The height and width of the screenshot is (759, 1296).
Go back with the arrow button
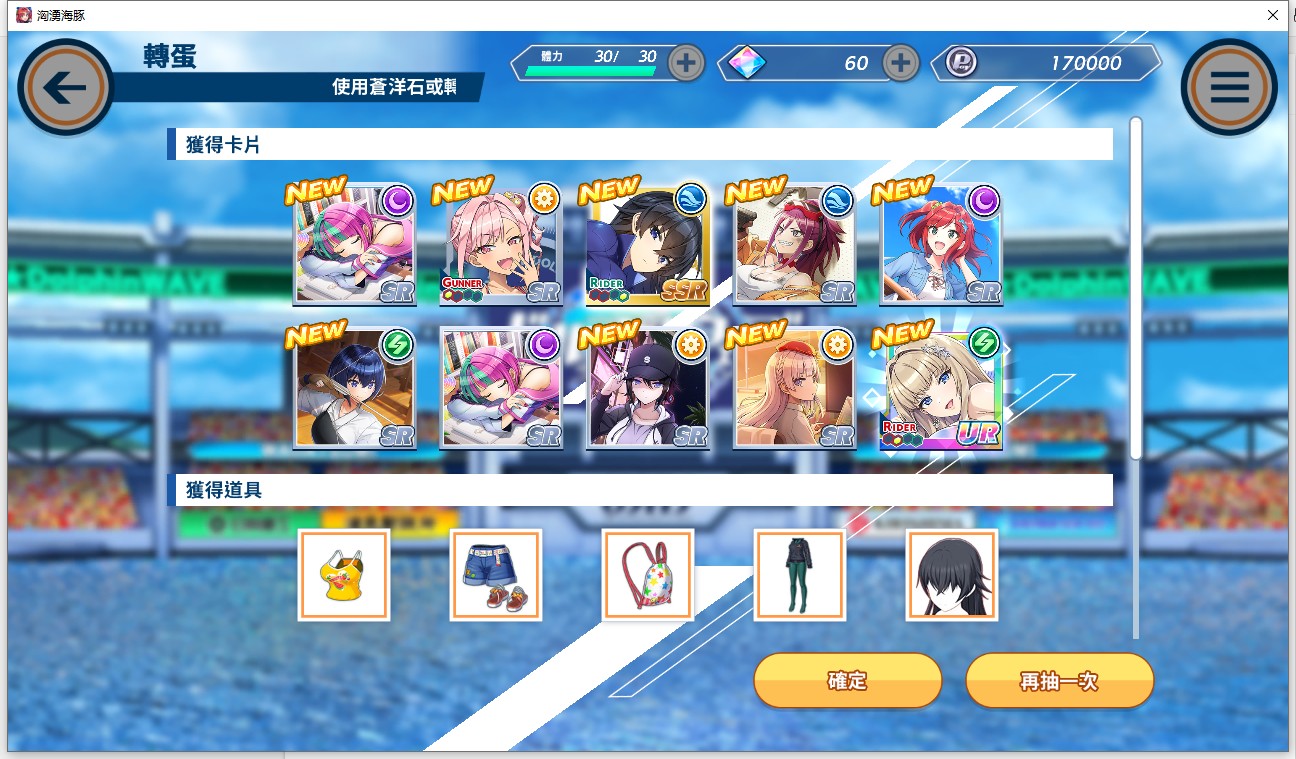(66, 88)
